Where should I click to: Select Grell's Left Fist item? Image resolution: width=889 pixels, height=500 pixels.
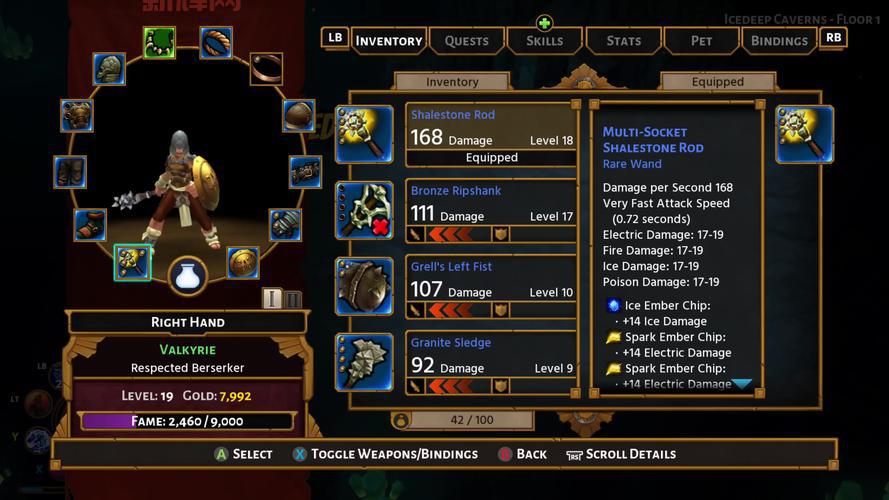491,286
